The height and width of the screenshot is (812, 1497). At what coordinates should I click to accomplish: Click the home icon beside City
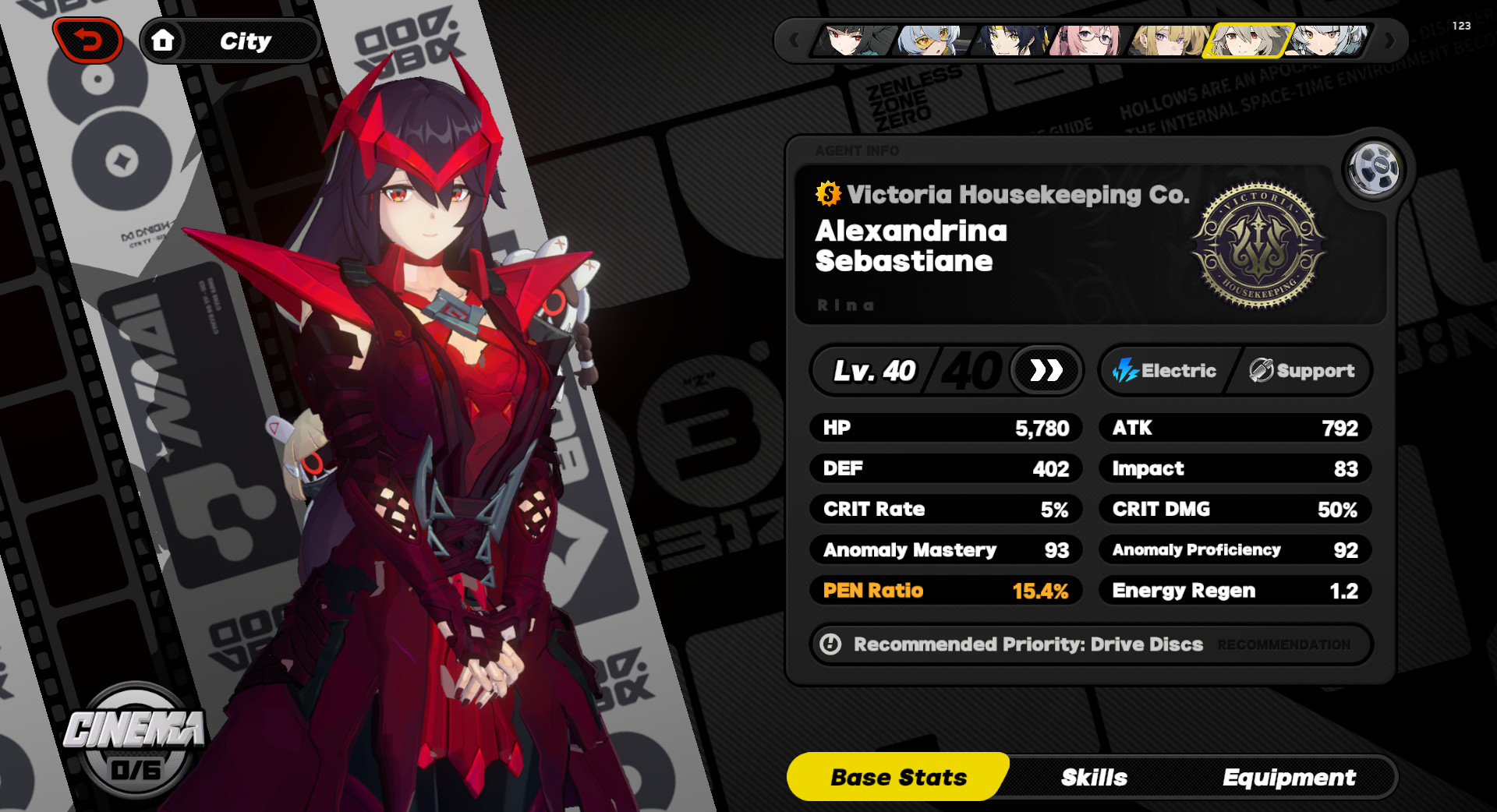point(164,41)
